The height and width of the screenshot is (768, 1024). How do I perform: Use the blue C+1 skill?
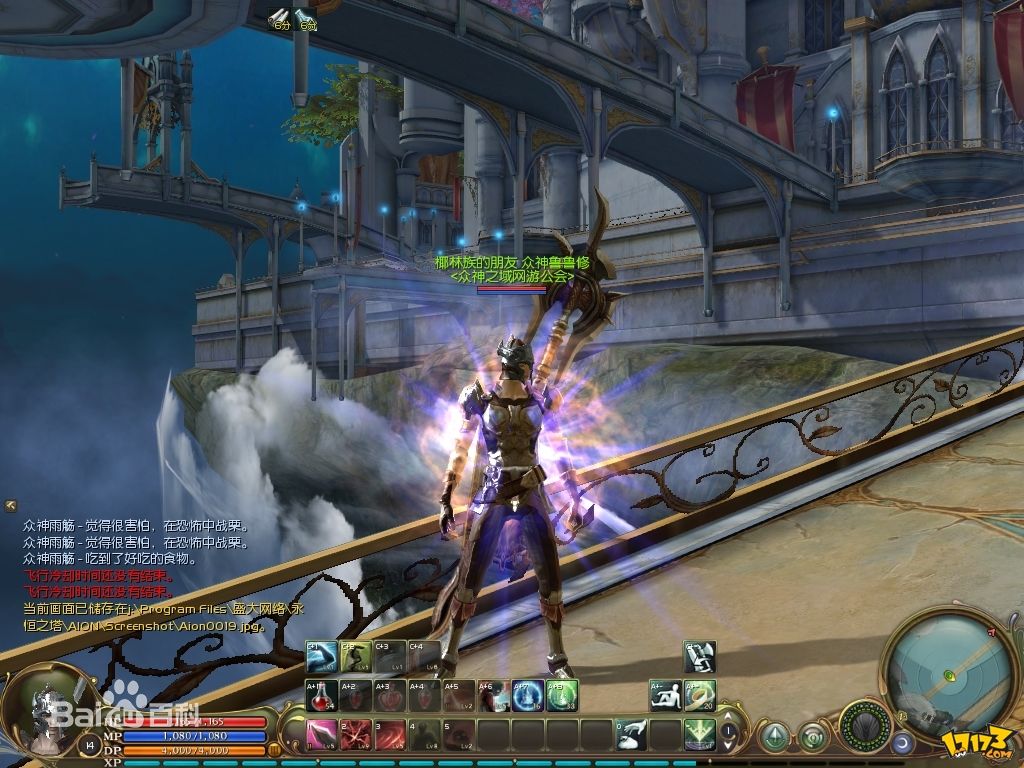coord(321,656)
